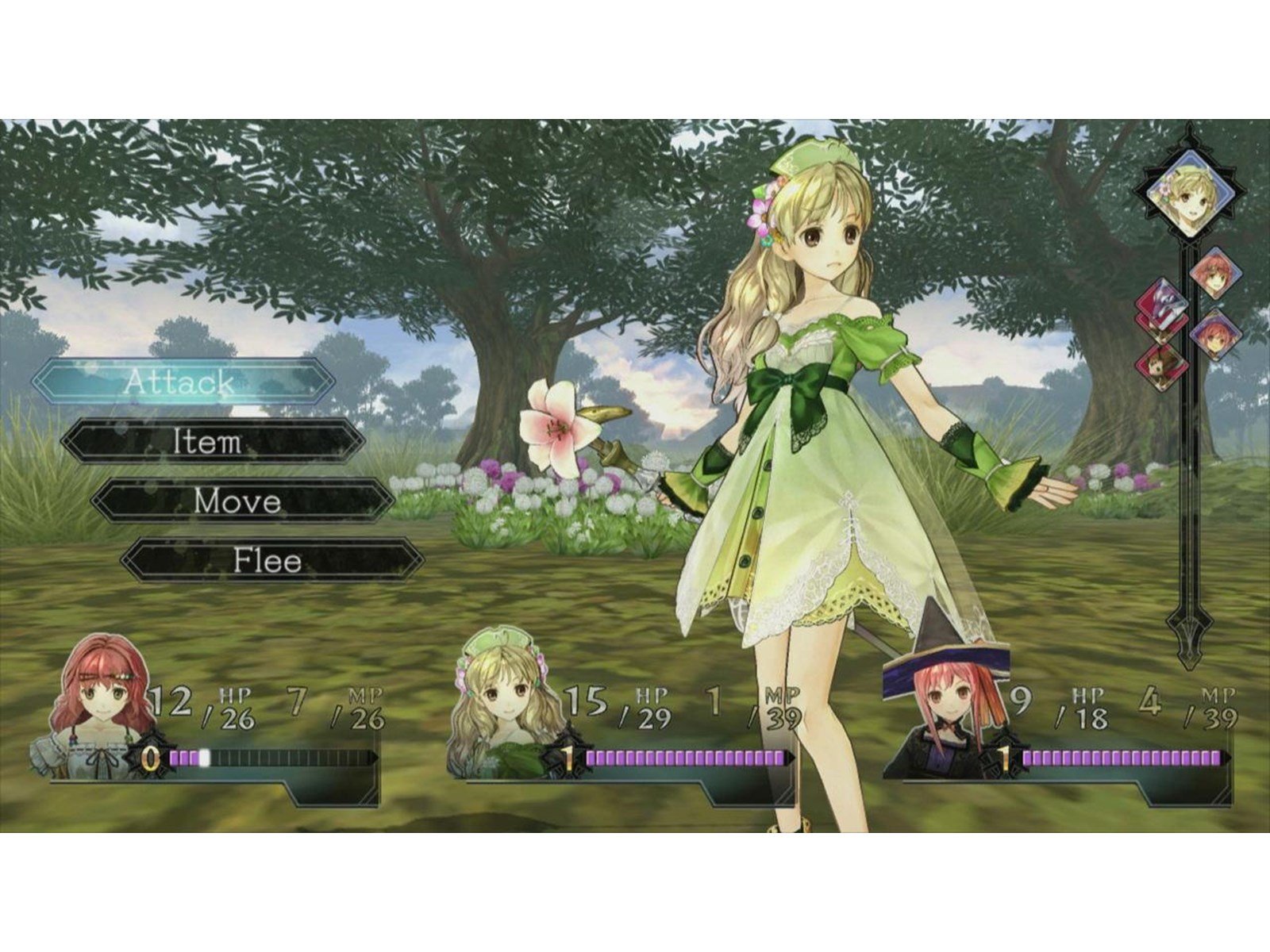
Task: Click the witch-hat character's portrait bottom right
Action: pyautogui.click(x=943, y=706)
